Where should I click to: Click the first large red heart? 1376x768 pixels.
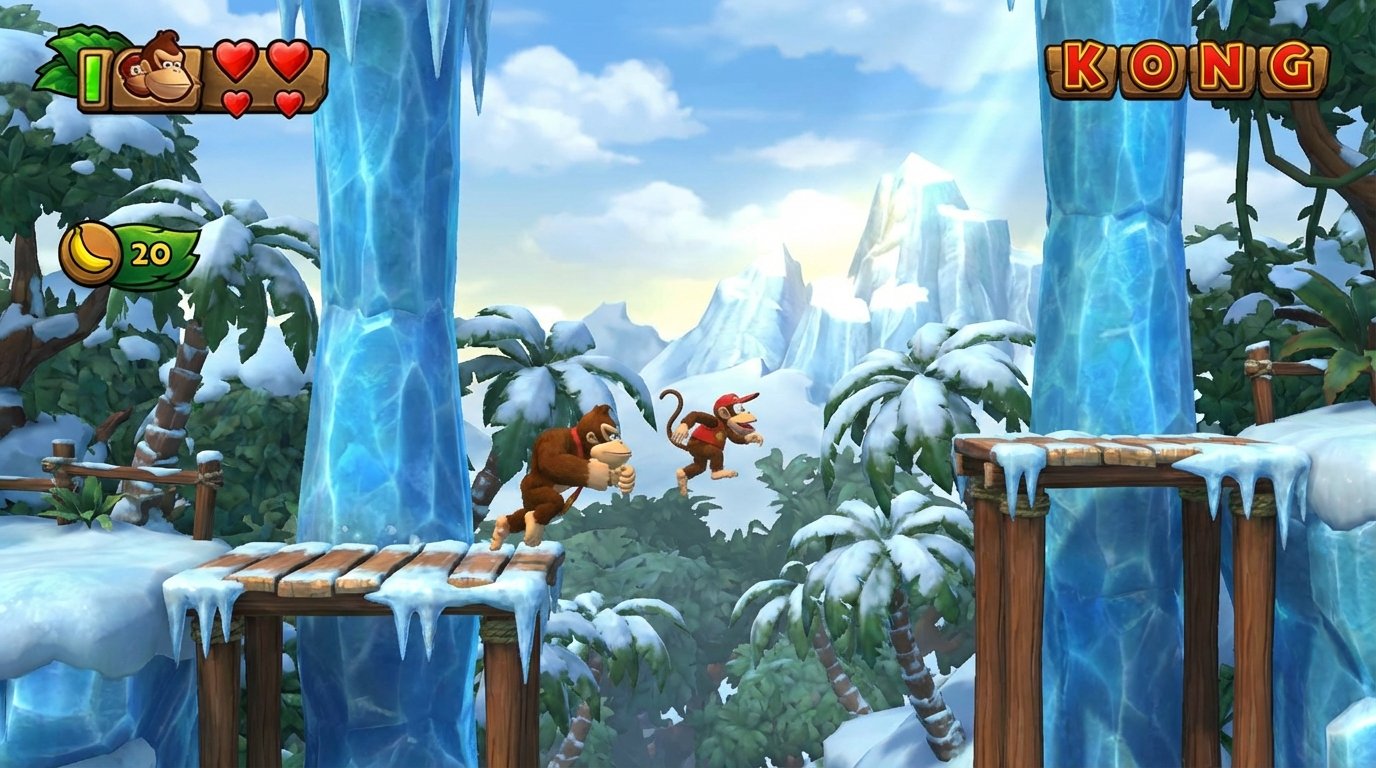[x=235, y=62]
